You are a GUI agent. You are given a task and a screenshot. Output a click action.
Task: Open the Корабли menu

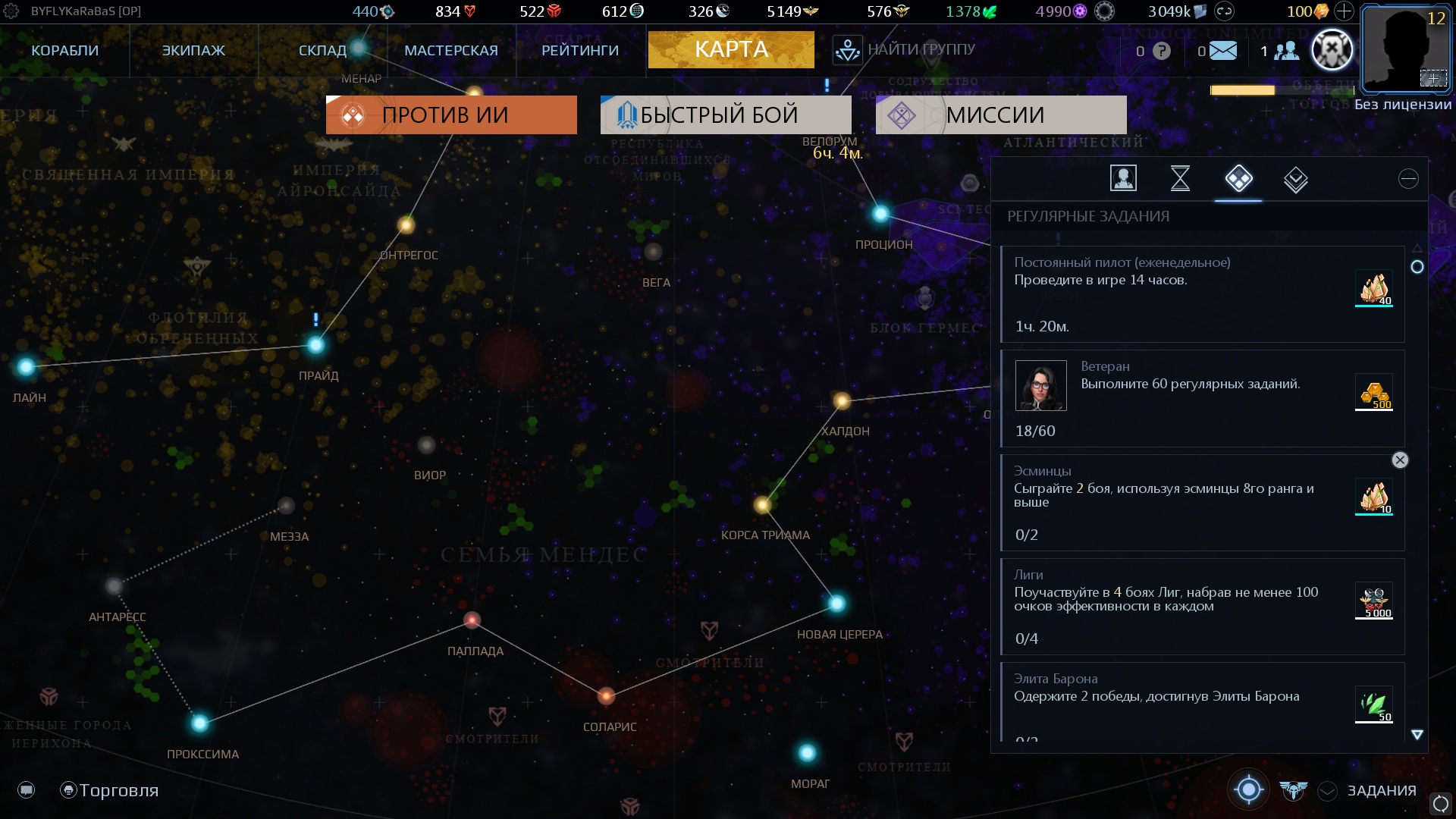(x=65, y=50)
